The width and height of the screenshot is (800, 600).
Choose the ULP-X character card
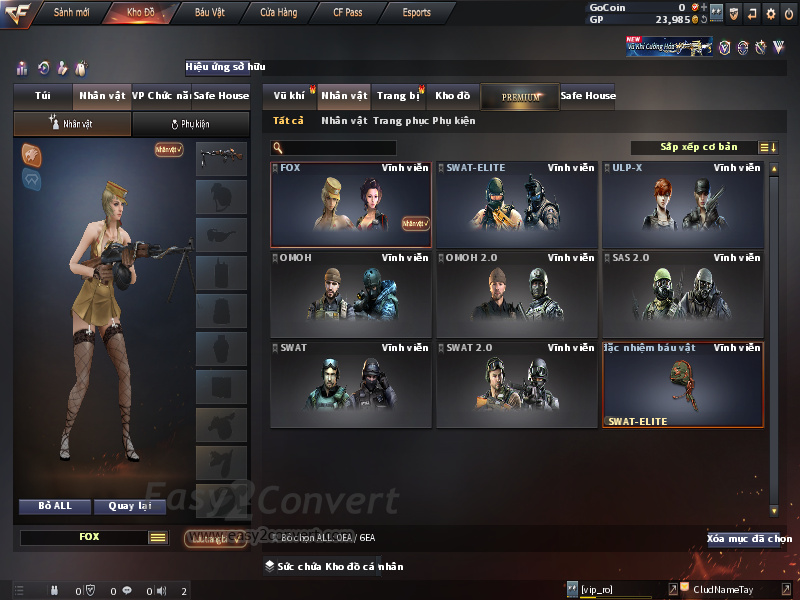(x=682, y=204)
